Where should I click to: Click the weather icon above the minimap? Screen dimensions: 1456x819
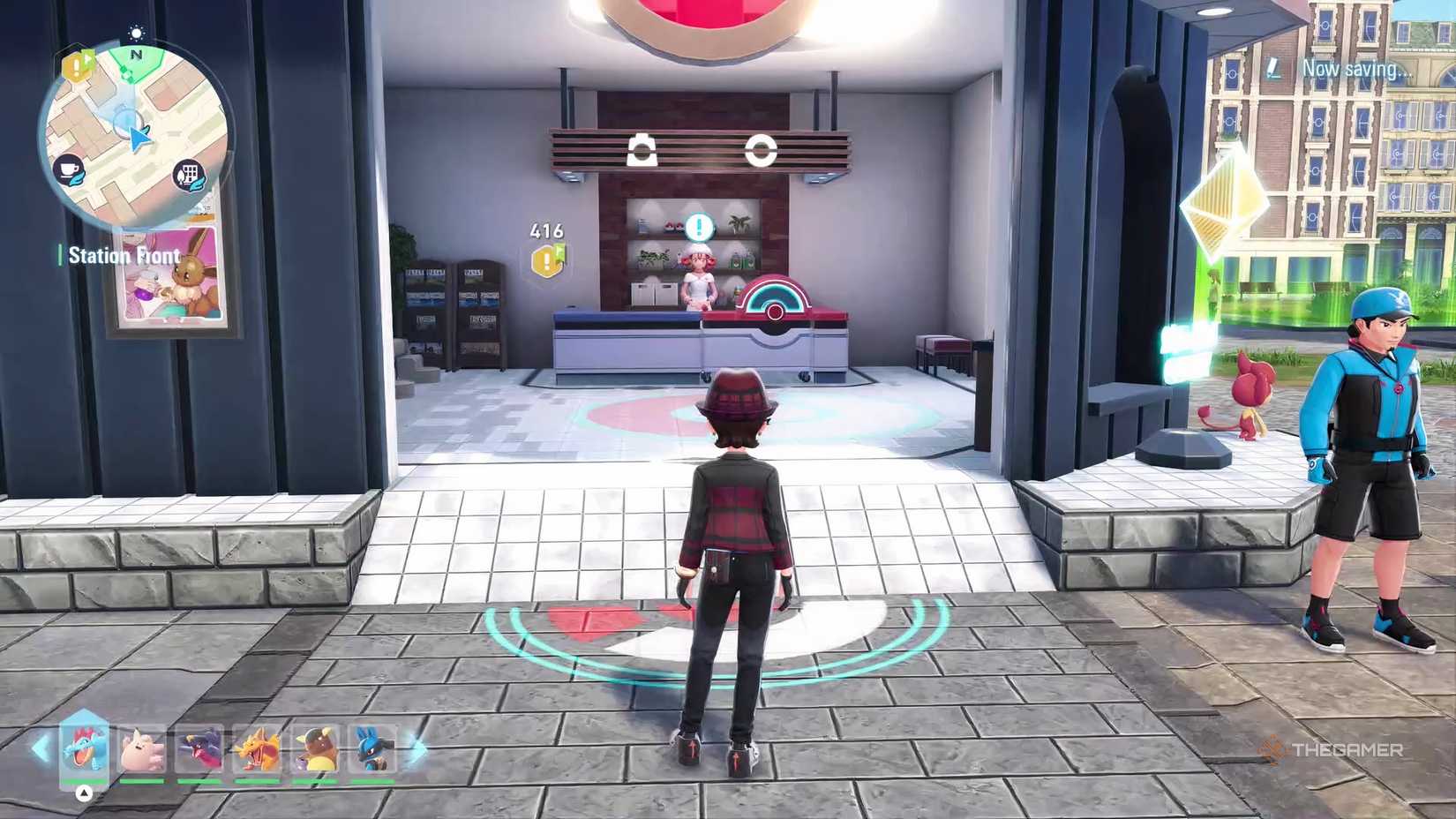(x=135, y=32)
